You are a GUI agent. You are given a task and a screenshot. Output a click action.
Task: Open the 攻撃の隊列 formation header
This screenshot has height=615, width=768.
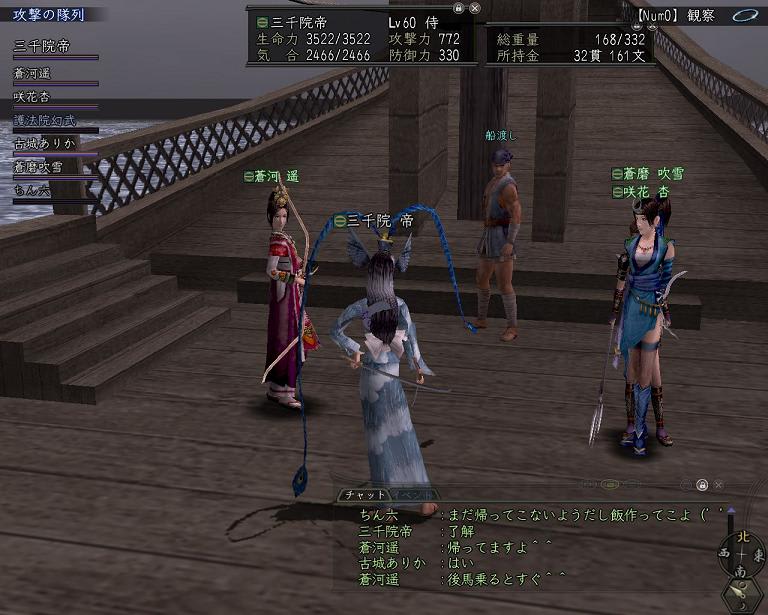[48, 16]
